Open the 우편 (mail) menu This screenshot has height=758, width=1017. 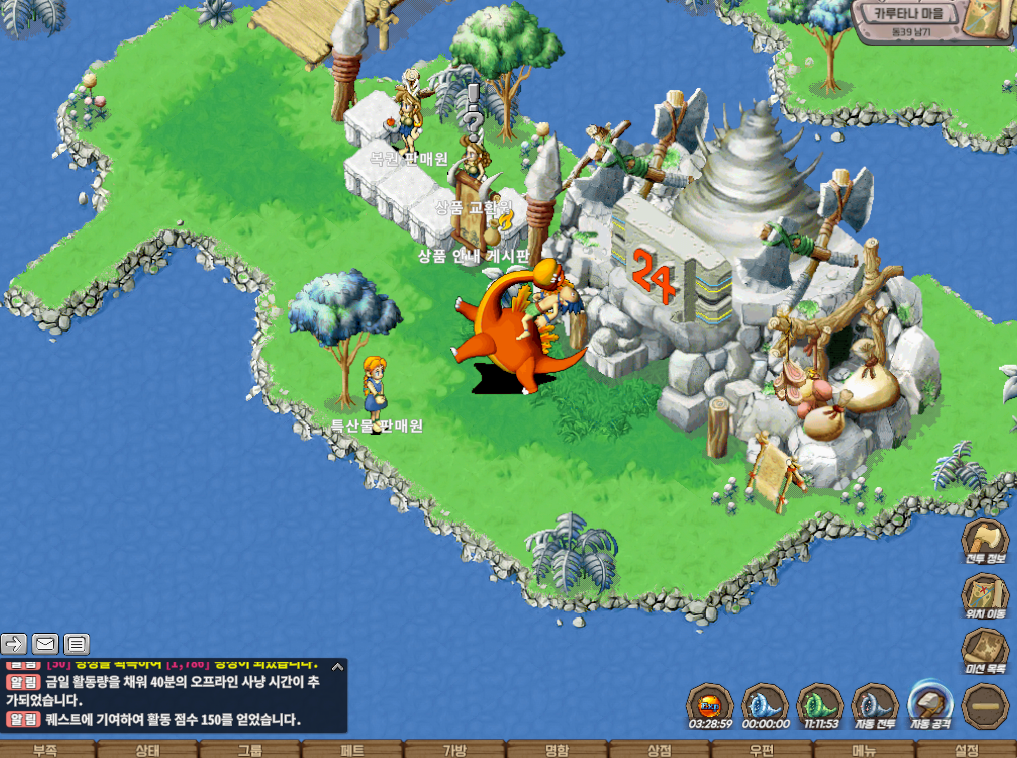tap(762, 750)
